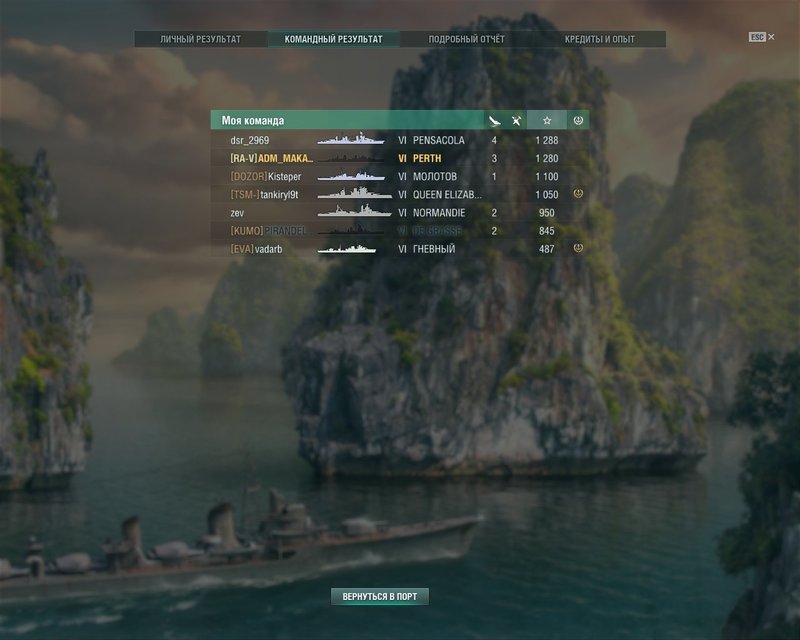Viewport: 800px width, 640px height.
Task: Sort team by aircraft shot down column
Action: [516, 121]
